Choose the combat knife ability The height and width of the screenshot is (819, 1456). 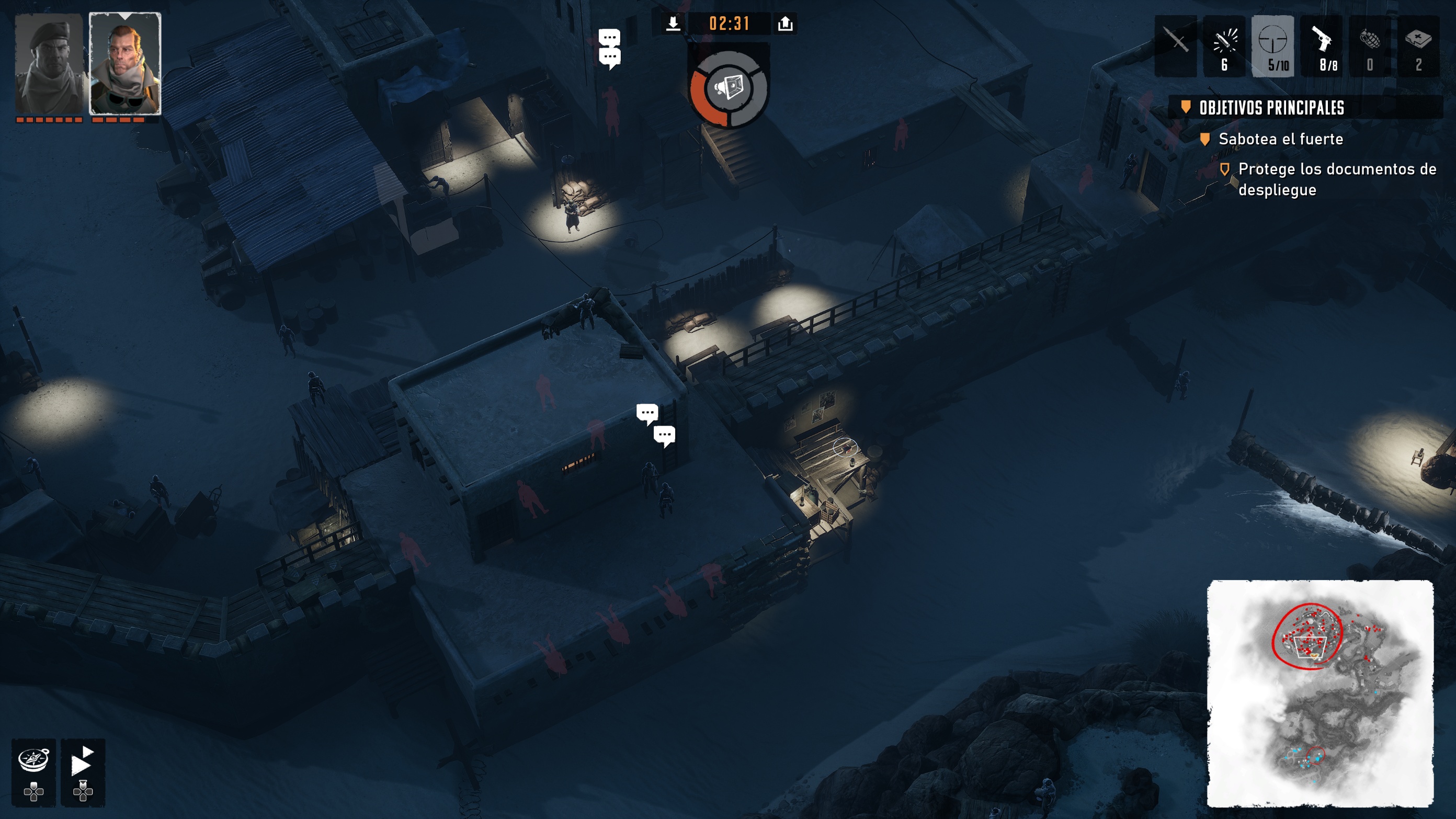(x=1176, y=45)
